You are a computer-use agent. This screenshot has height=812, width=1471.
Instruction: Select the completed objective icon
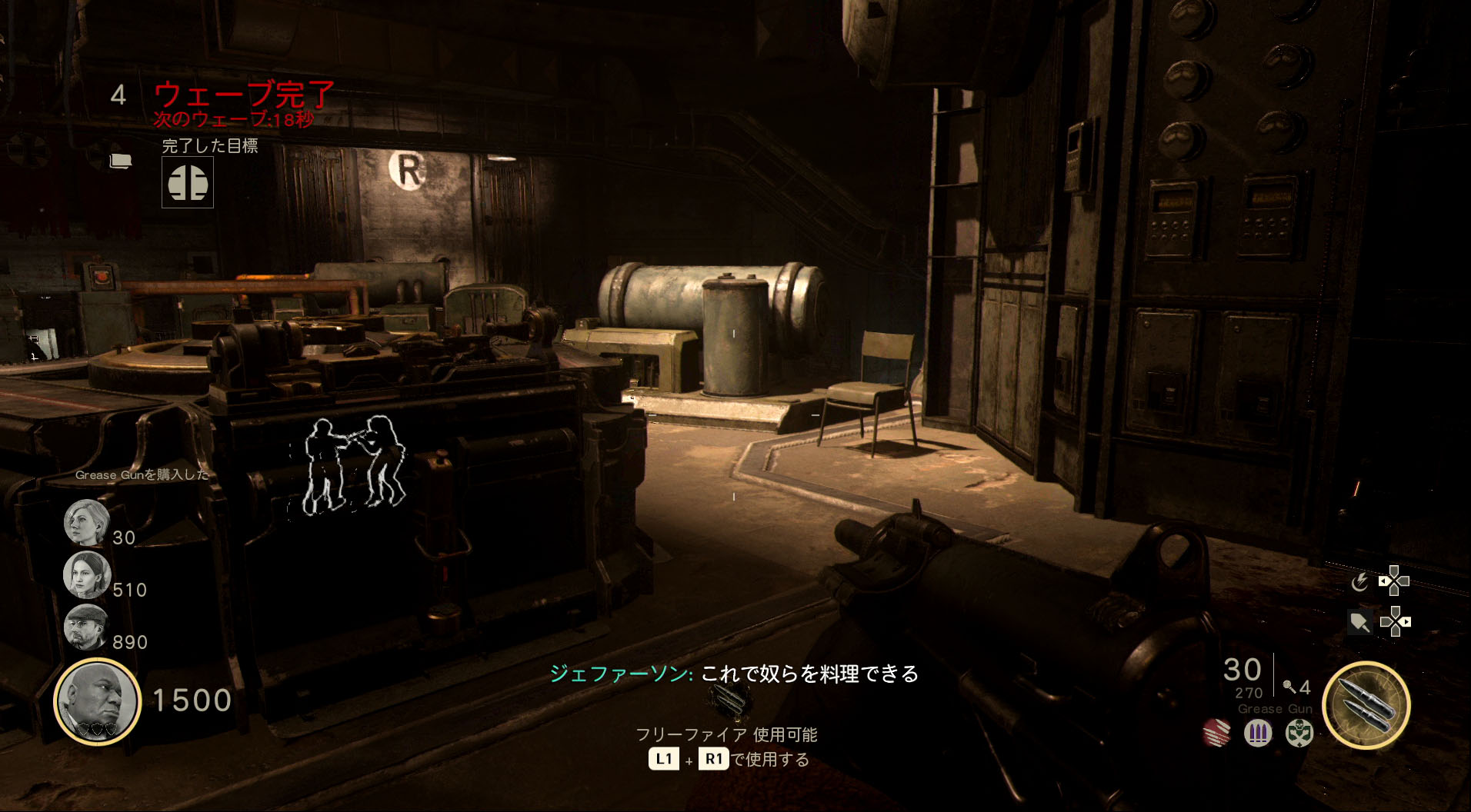pos(188,183)
